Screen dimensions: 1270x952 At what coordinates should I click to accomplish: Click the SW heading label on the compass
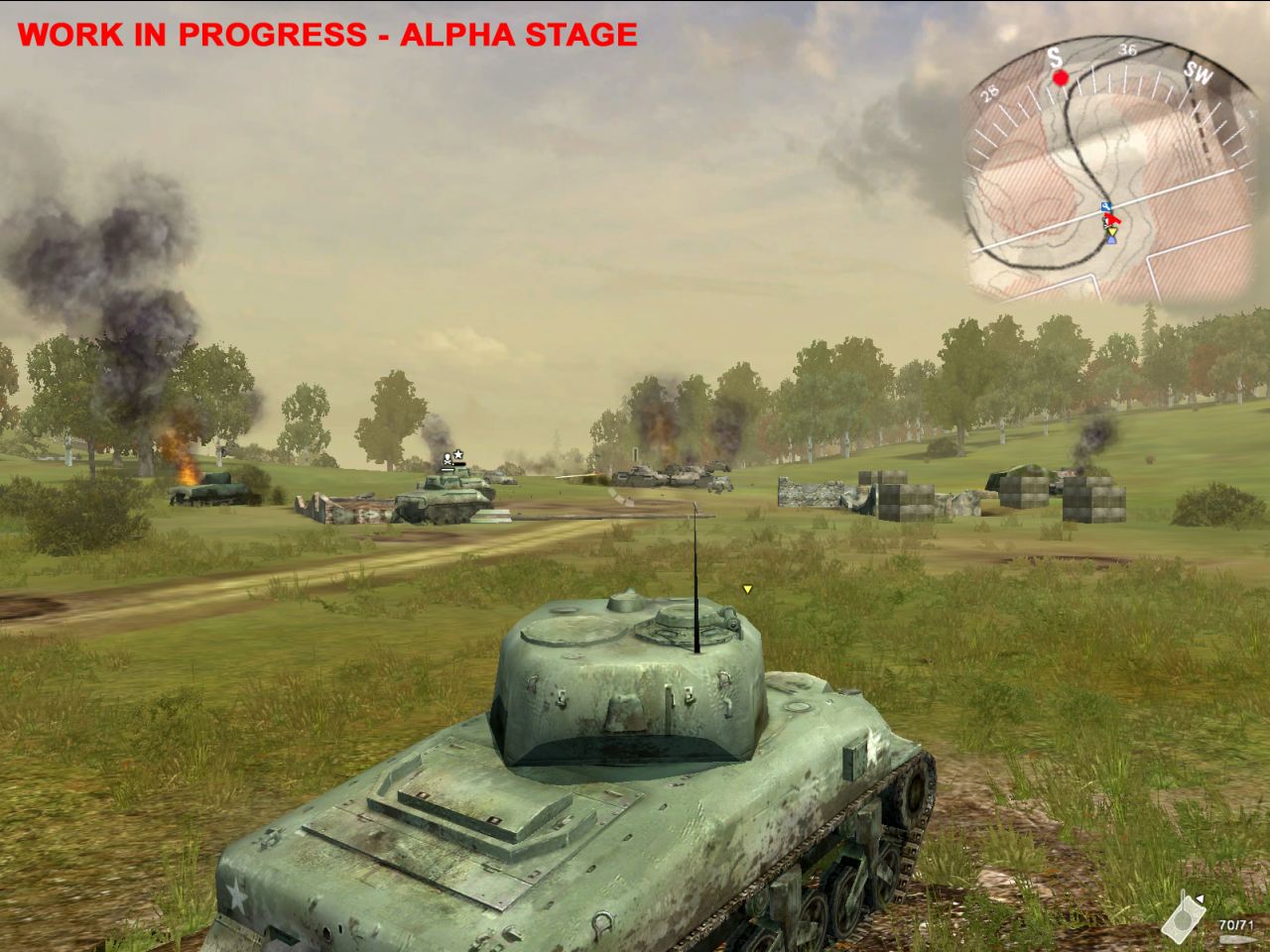tap(1198, 74)
